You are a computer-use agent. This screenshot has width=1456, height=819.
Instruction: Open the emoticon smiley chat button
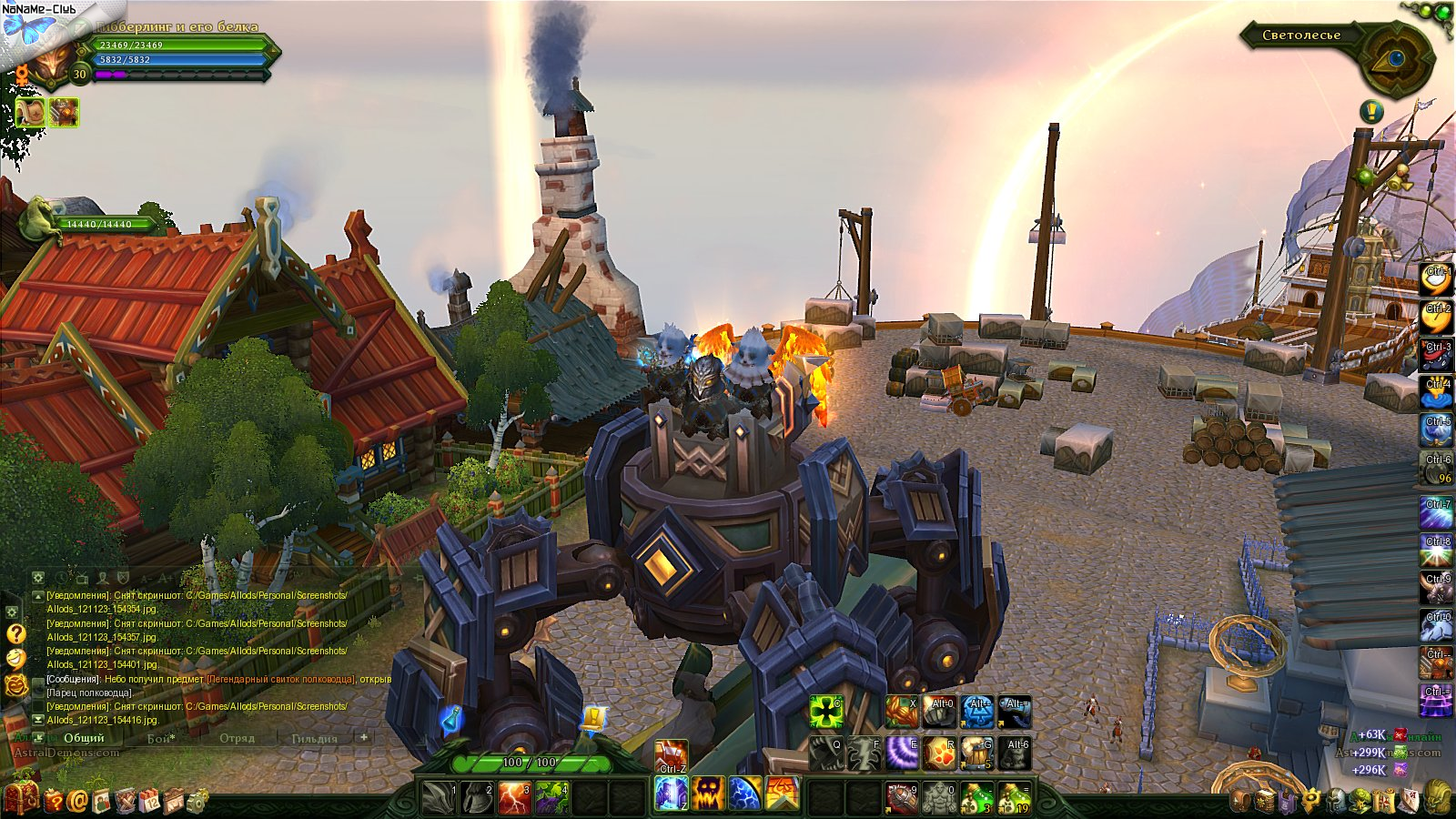pyautogui.click(x=15, y=659)
